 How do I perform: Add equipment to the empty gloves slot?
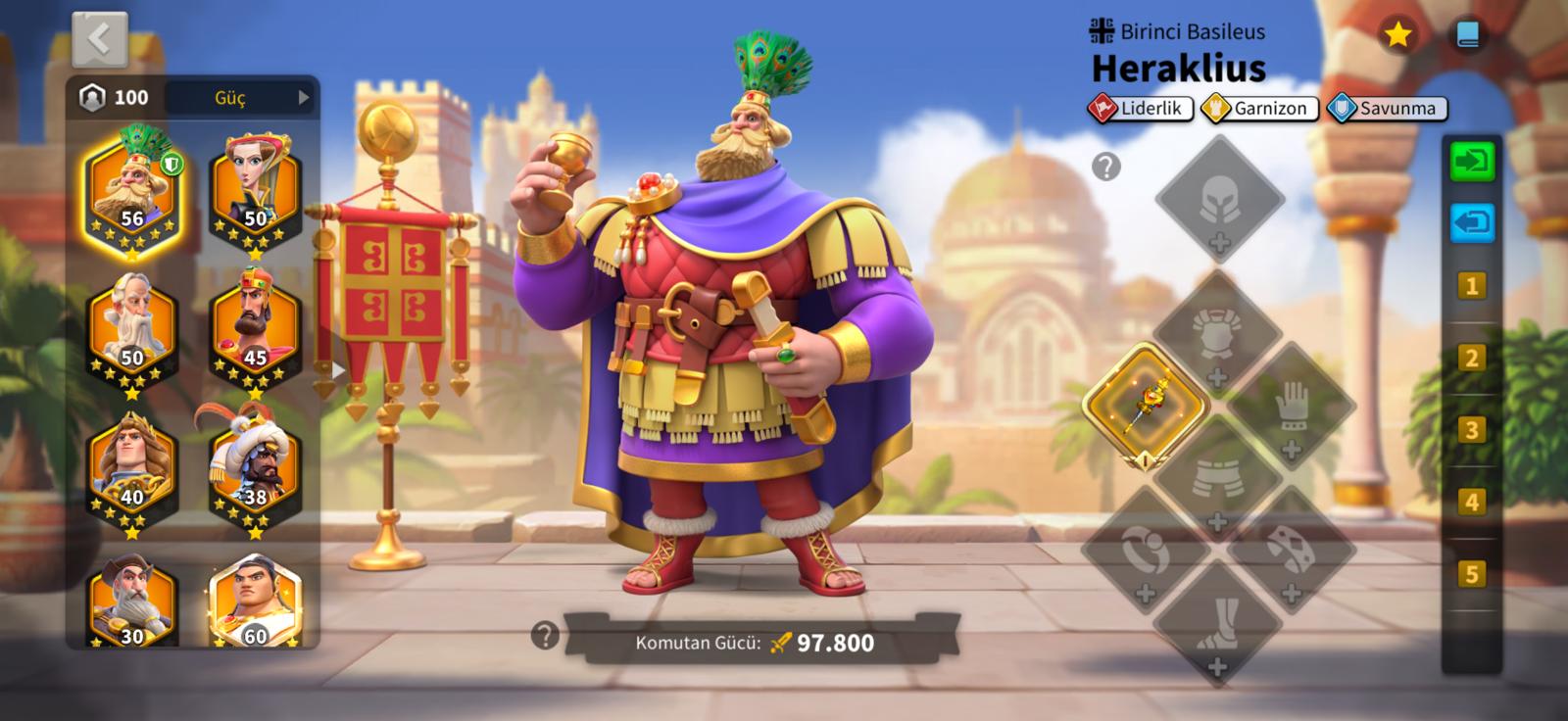(x=1291, y=407)
